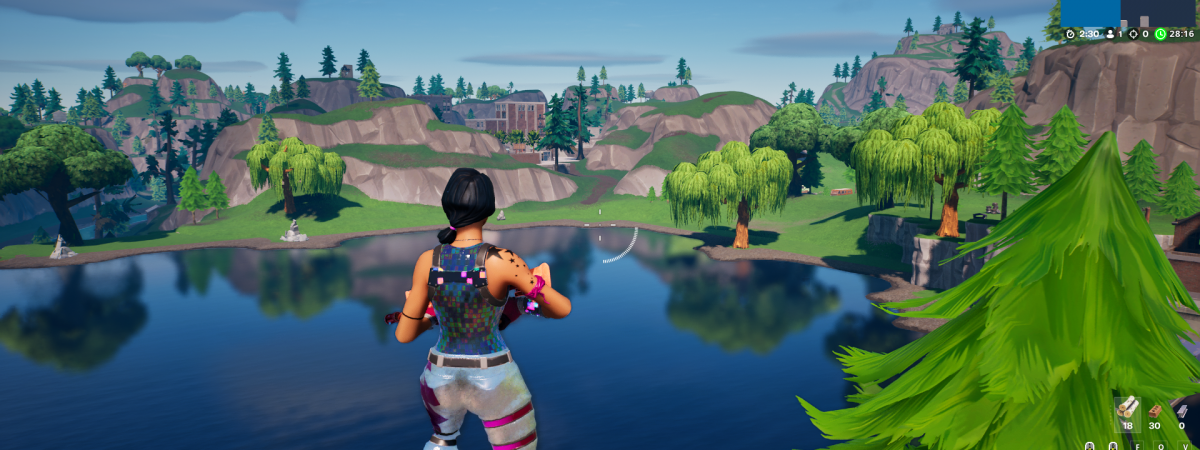Choose the brick building material
Viewport: 1200px width, 450px height.
coord(1155,409)
